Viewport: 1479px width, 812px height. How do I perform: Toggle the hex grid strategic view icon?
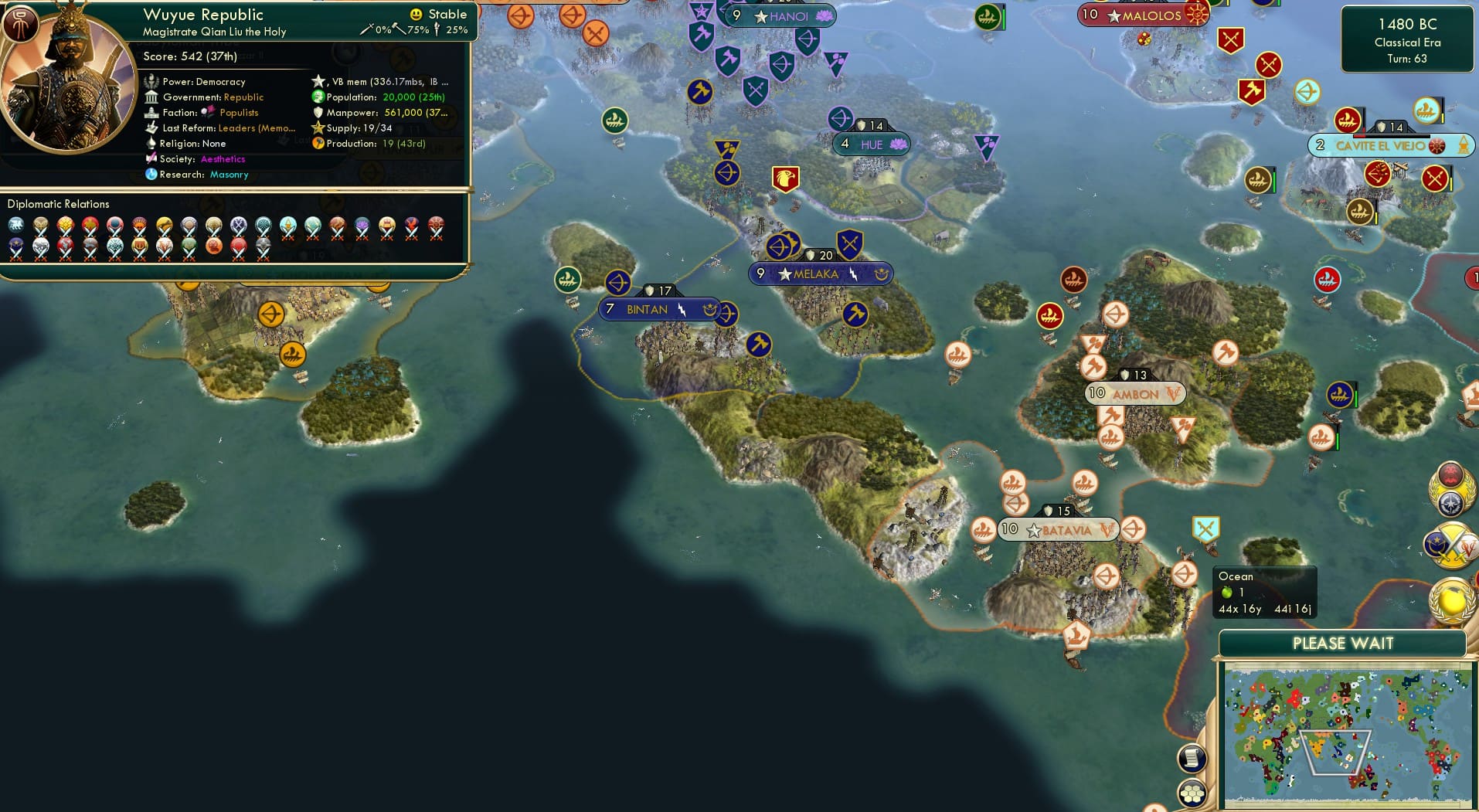pyautogui.click(x=1192, y=792)
